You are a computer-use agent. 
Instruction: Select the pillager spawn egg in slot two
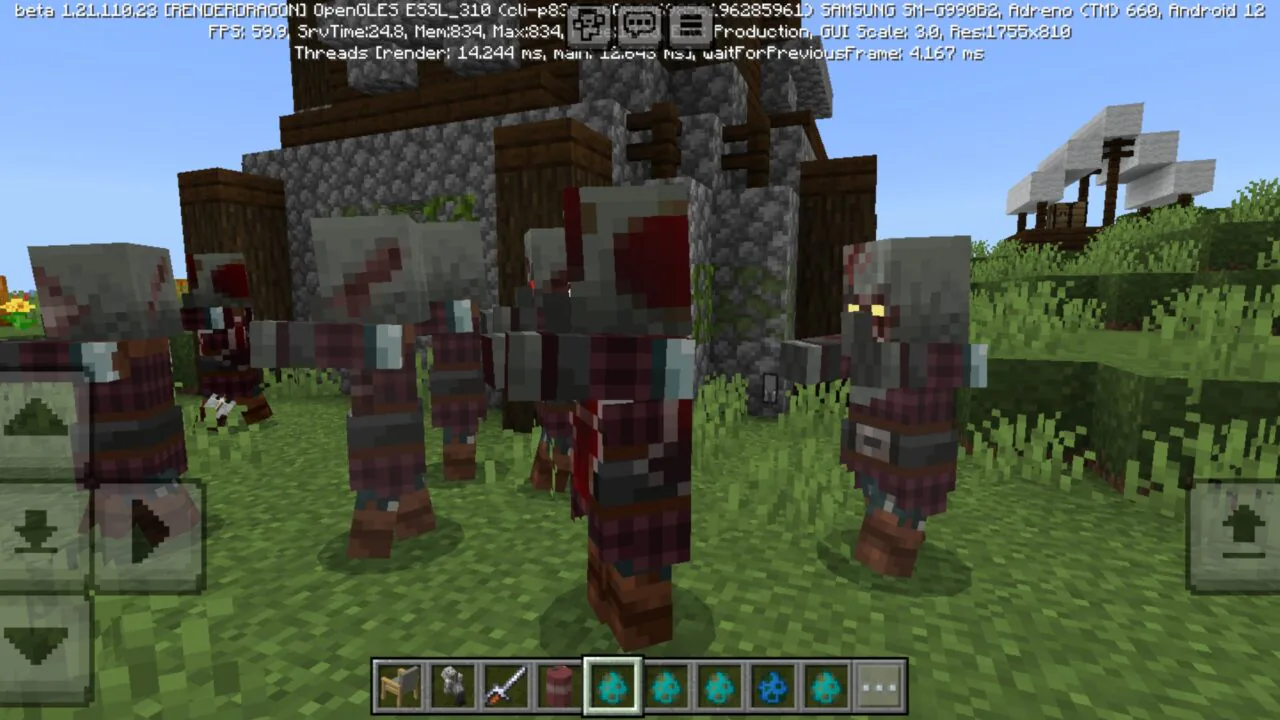[453, 684]
